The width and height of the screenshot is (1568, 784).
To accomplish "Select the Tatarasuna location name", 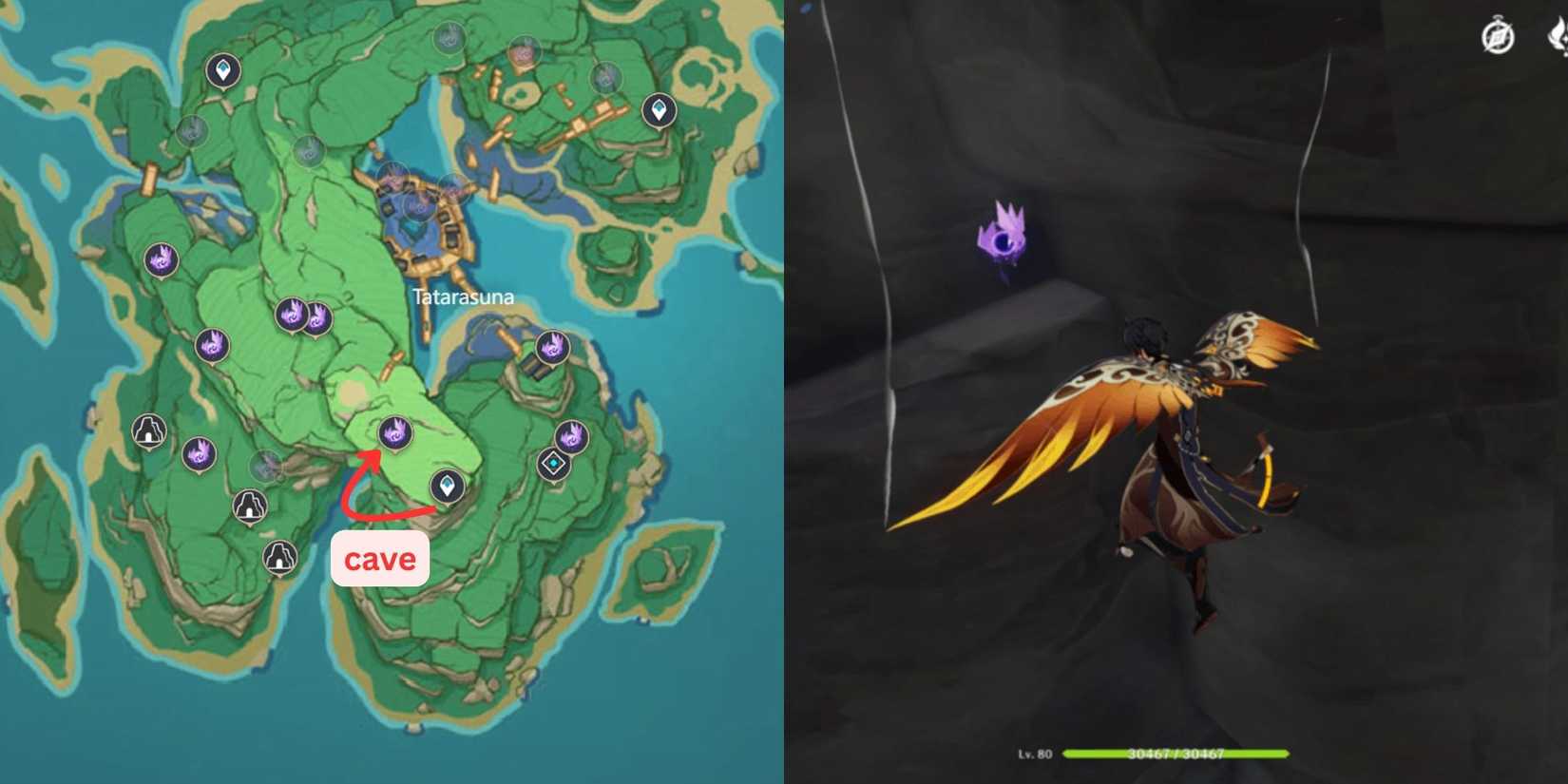I will 464,296.
